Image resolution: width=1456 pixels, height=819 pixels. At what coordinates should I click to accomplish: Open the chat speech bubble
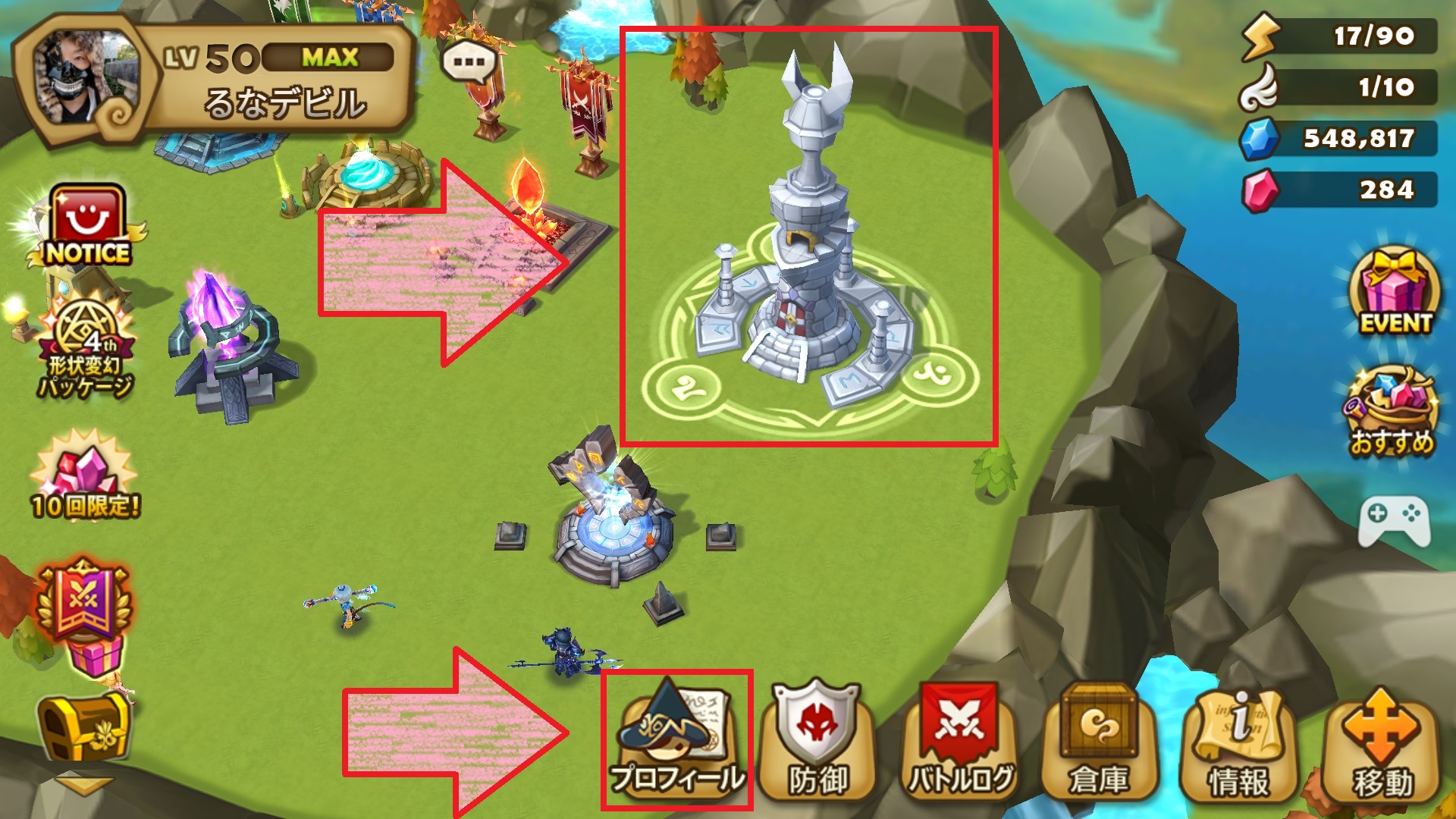coord(469,61)
